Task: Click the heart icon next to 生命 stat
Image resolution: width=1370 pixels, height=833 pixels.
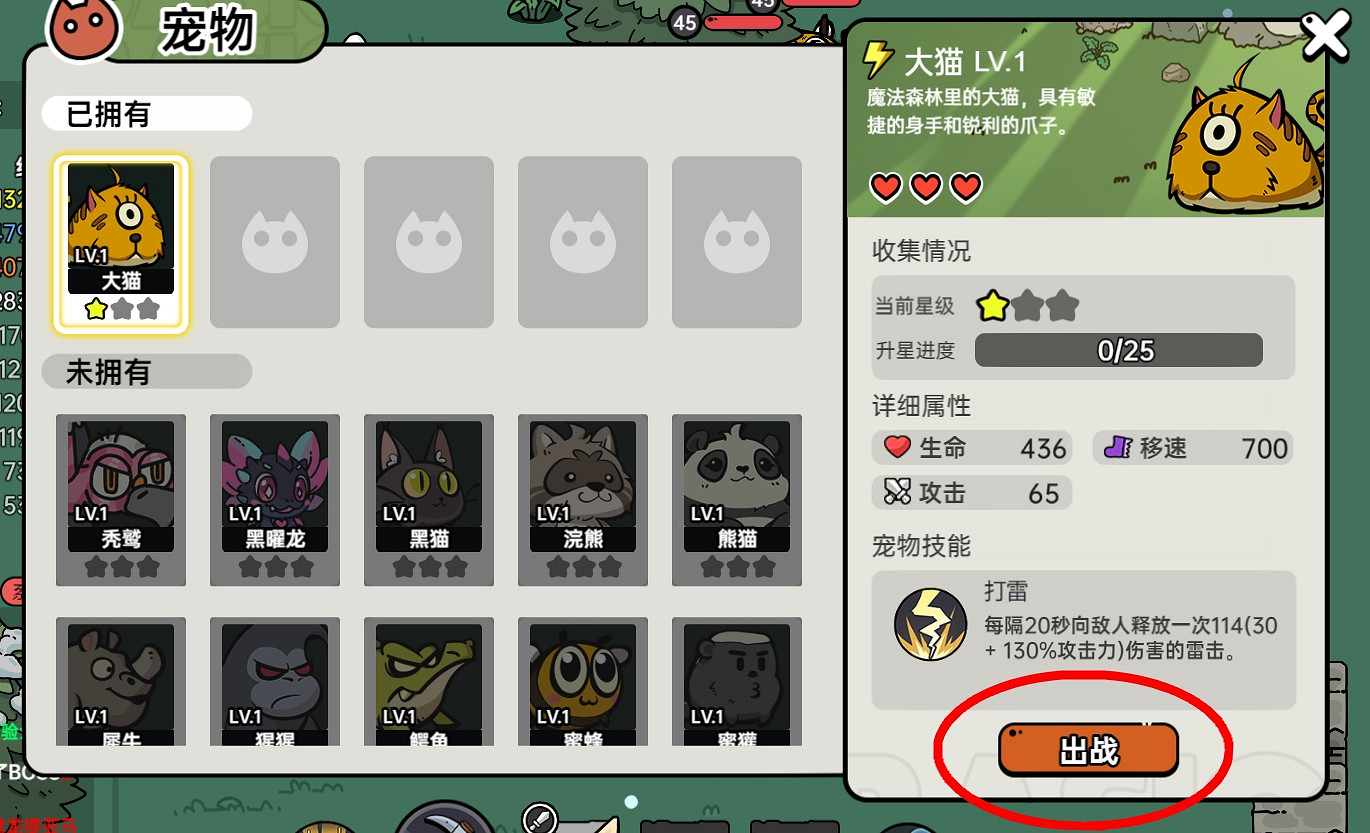Action: pyautogui.click(x=897, y=448)
